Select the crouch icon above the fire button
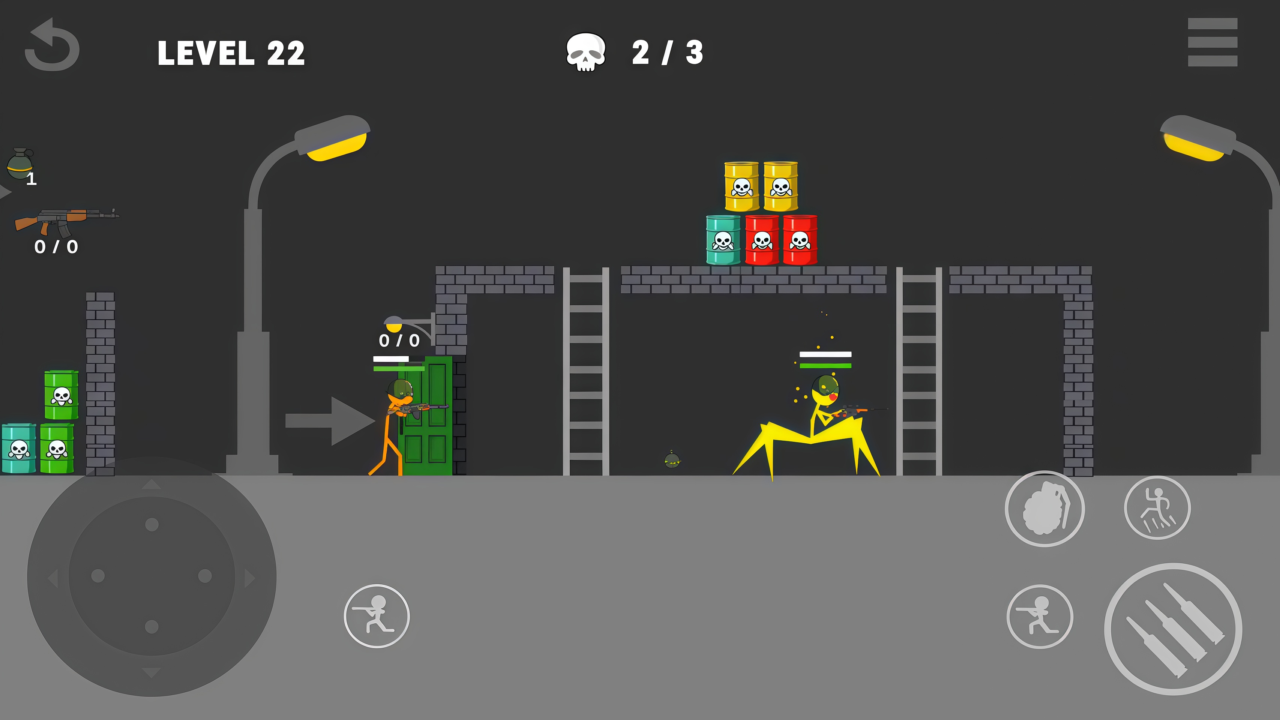The image size is (1280, 720). pyautogui.click(x=1040, y=617)
